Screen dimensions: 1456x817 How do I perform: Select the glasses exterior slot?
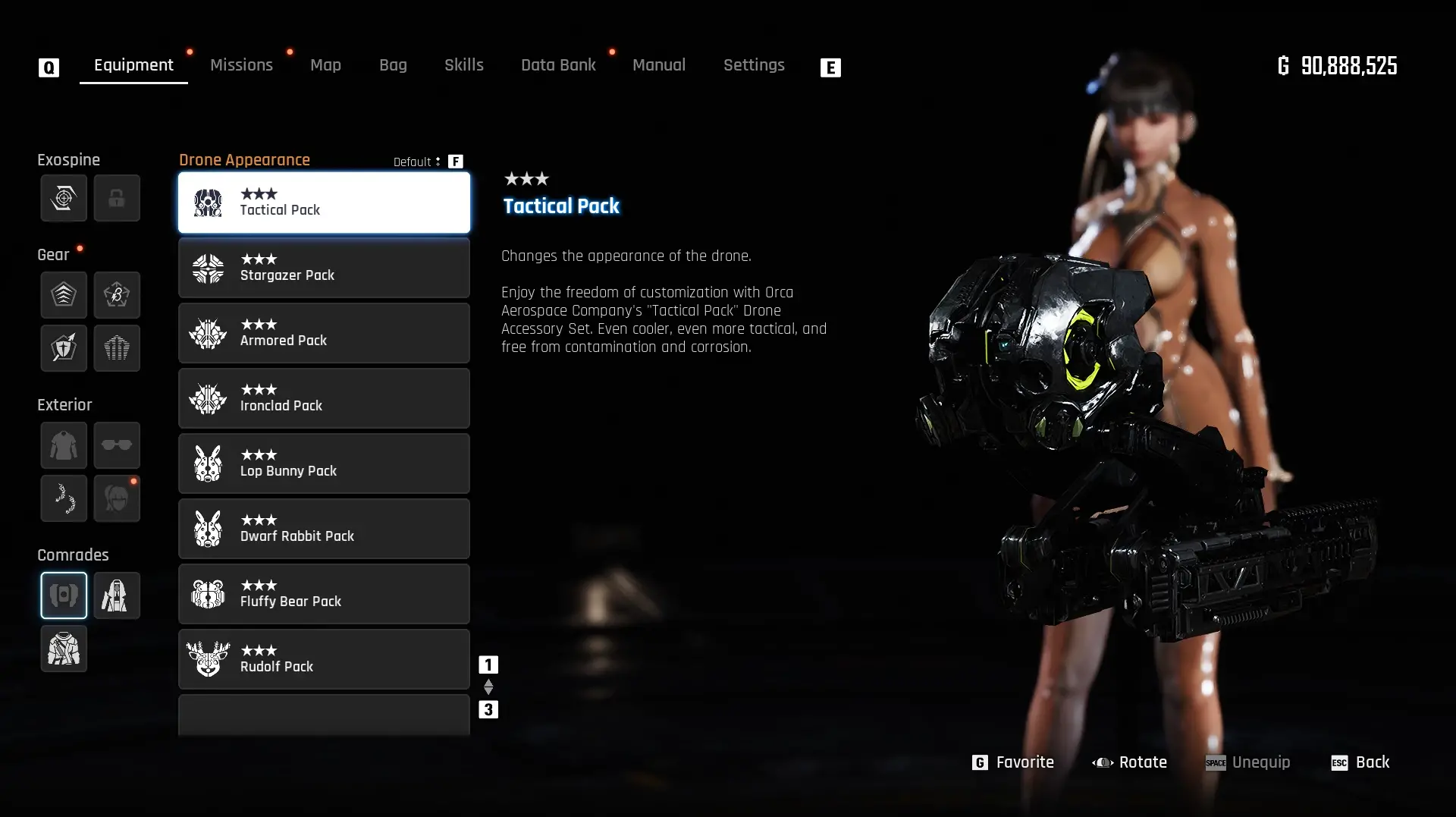(x=117, y=445)
